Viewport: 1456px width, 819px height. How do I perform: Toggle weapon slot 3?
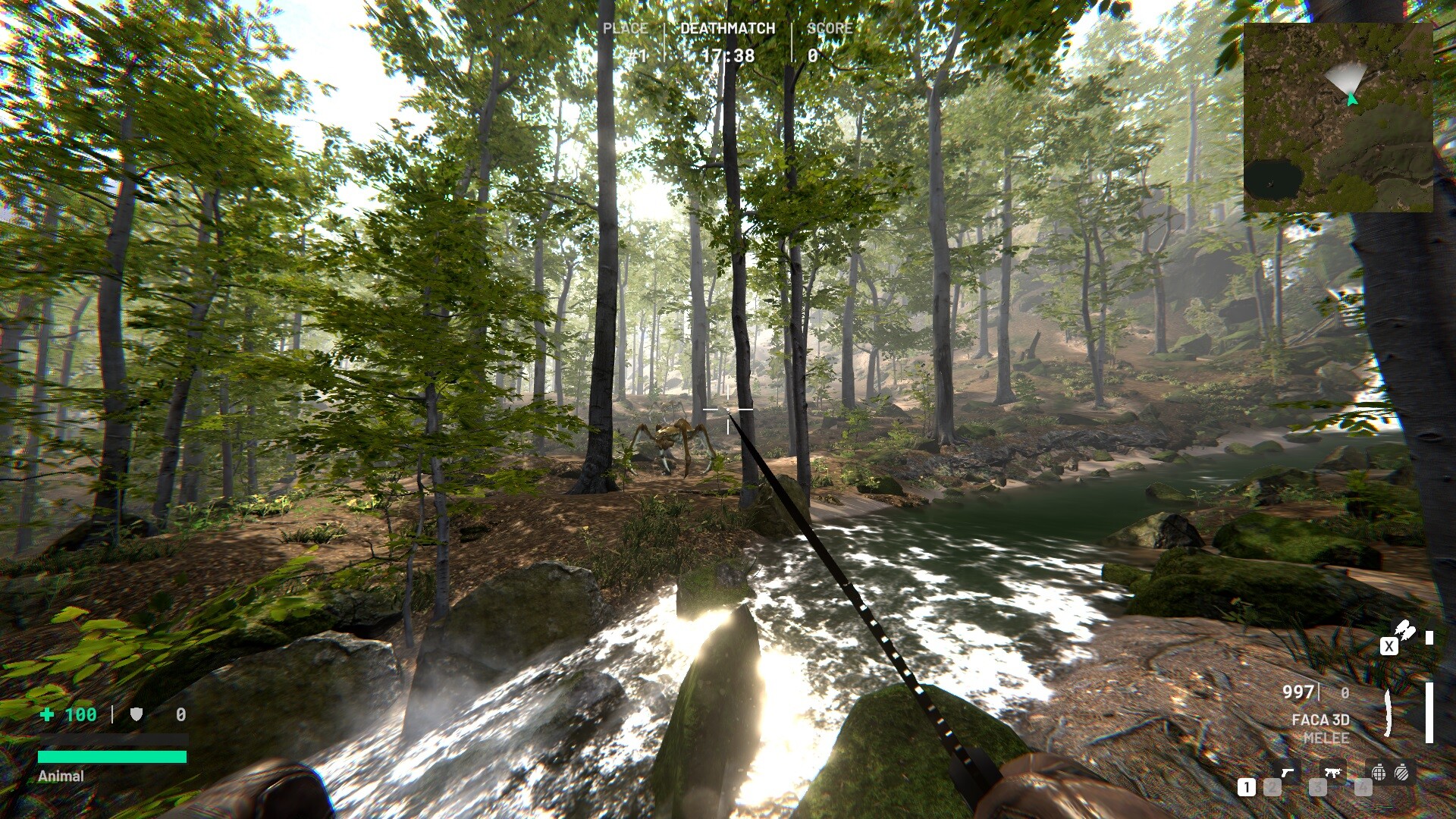coord(1318,787)
